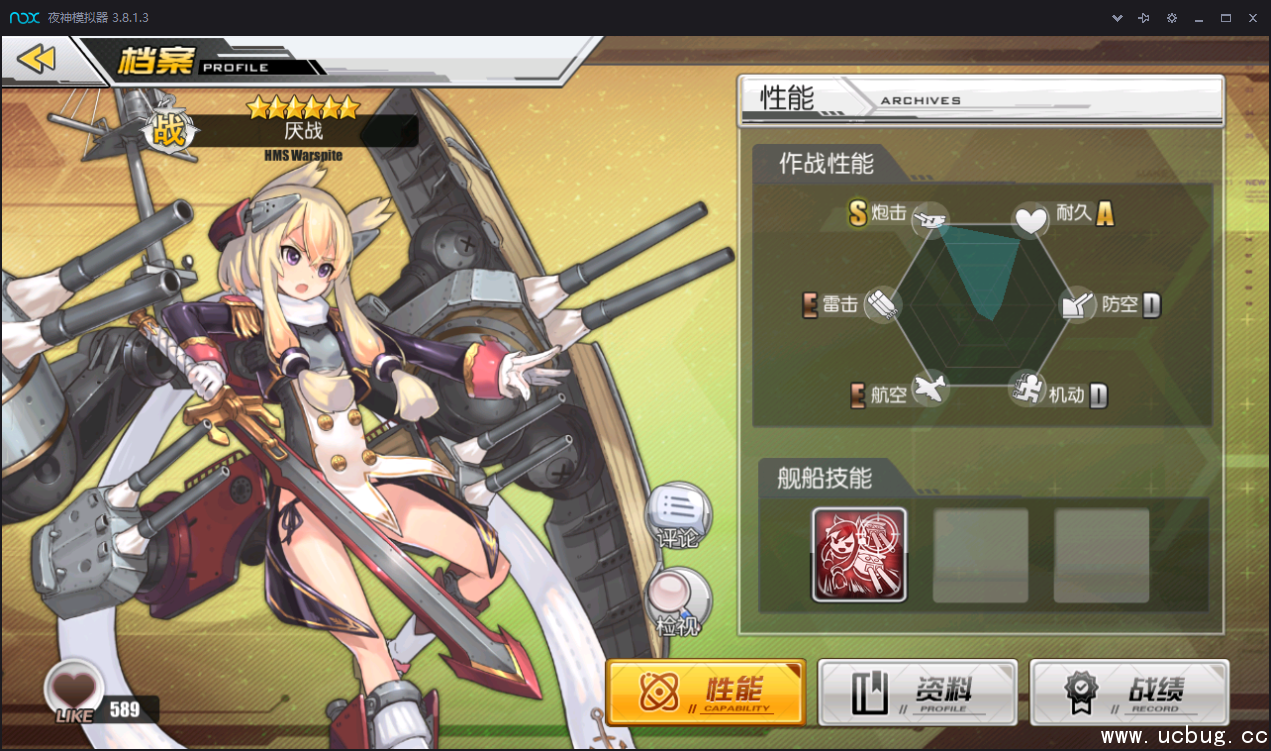Image resolution: width=1271 pixels, height=751 pixels.
Task: Tap the heart LIKE button
Action: click(76, 689)
